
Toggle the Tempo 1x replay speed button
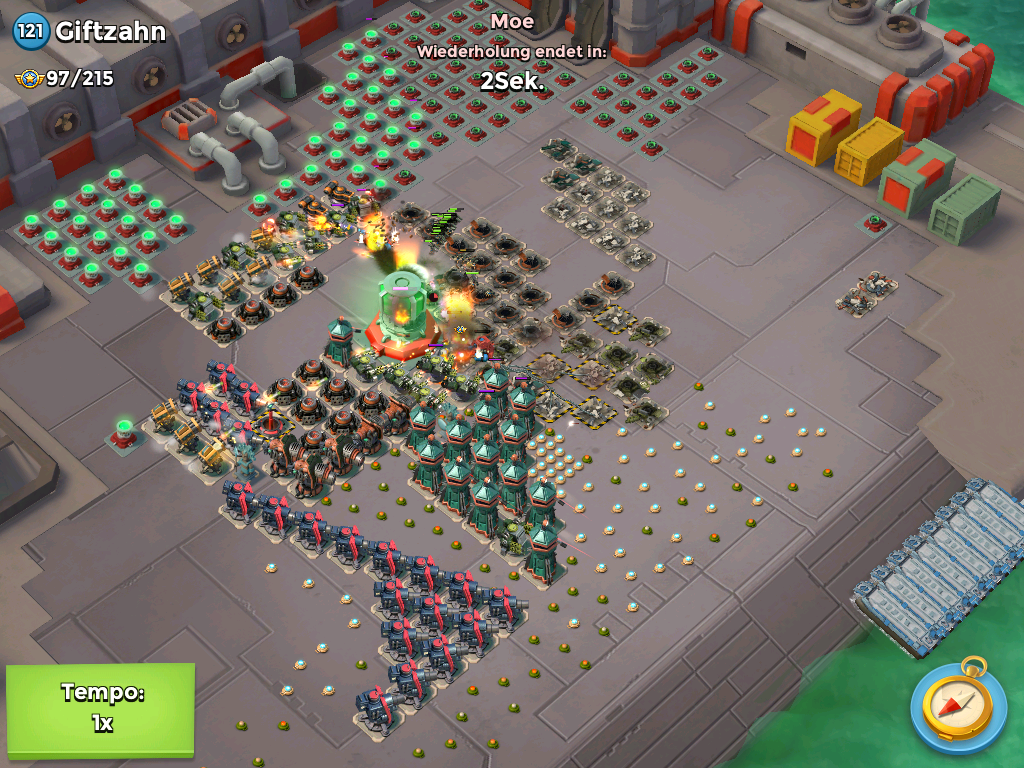(x=100, y=708)
